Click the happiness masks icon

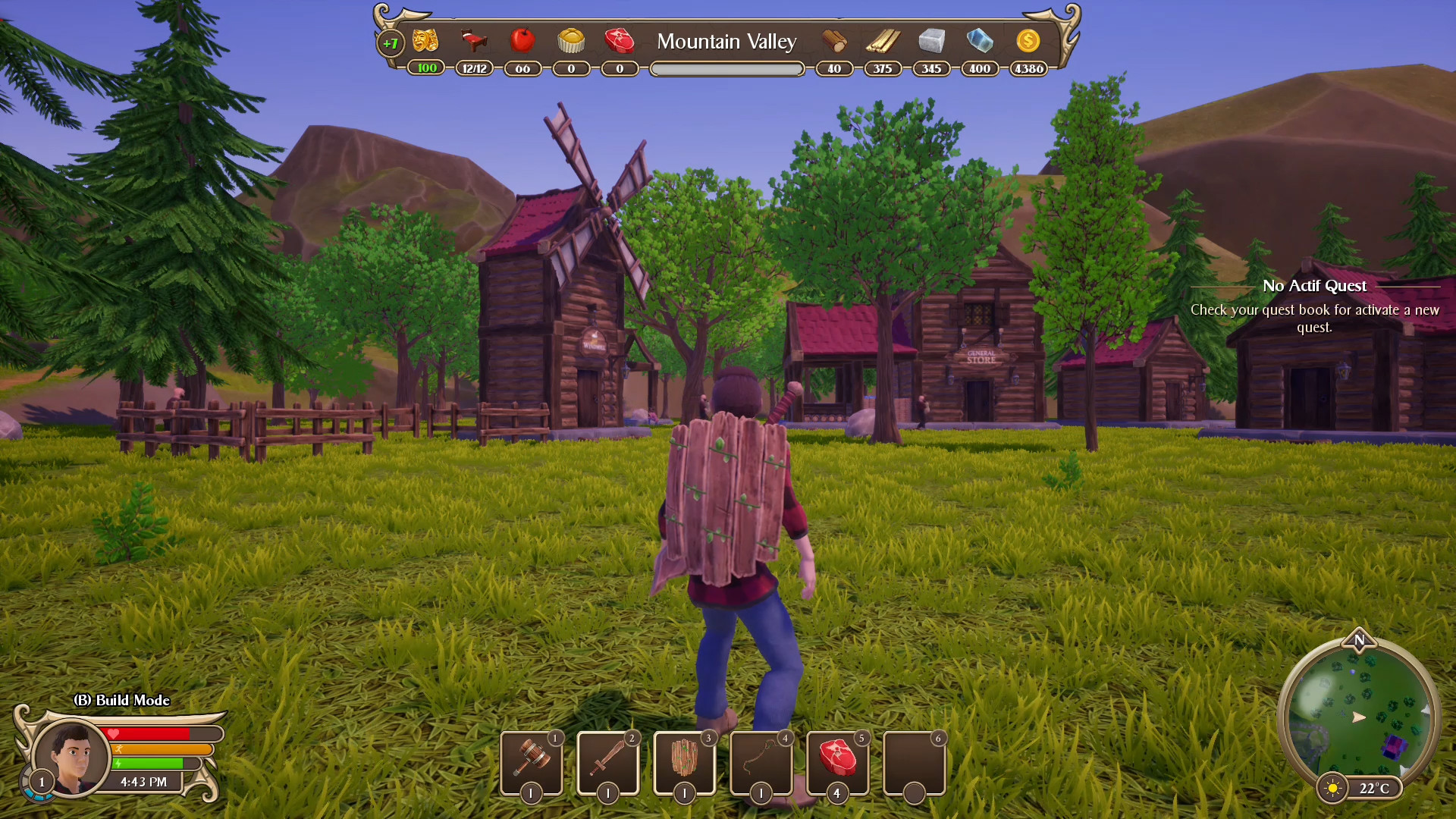[x=424, y=42]
